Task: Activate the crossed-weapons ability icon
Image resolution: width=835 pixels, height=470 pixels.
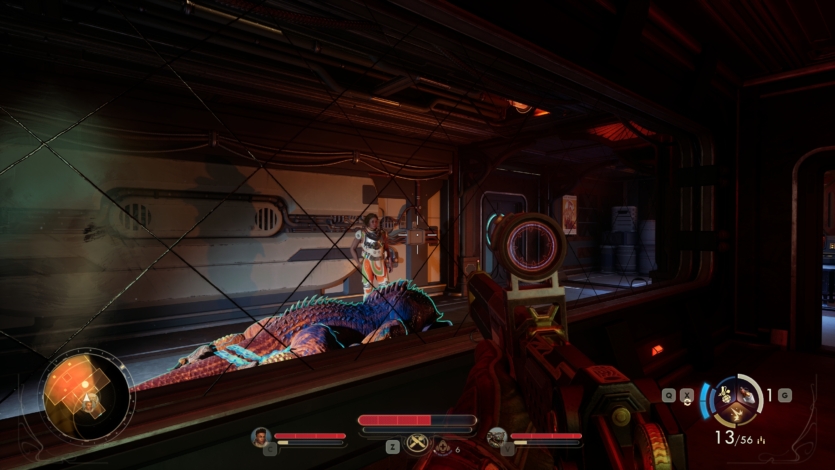Action: click(x=416, y=445)
